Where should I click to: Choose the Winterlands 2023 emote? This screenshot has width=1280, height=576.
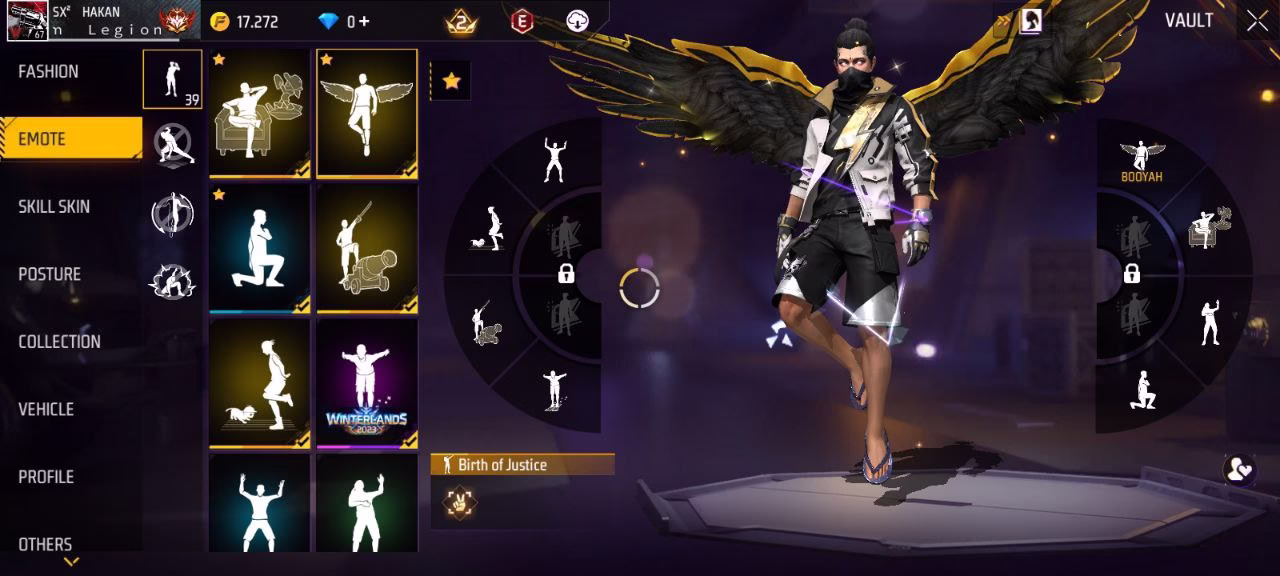click(366, 382)
